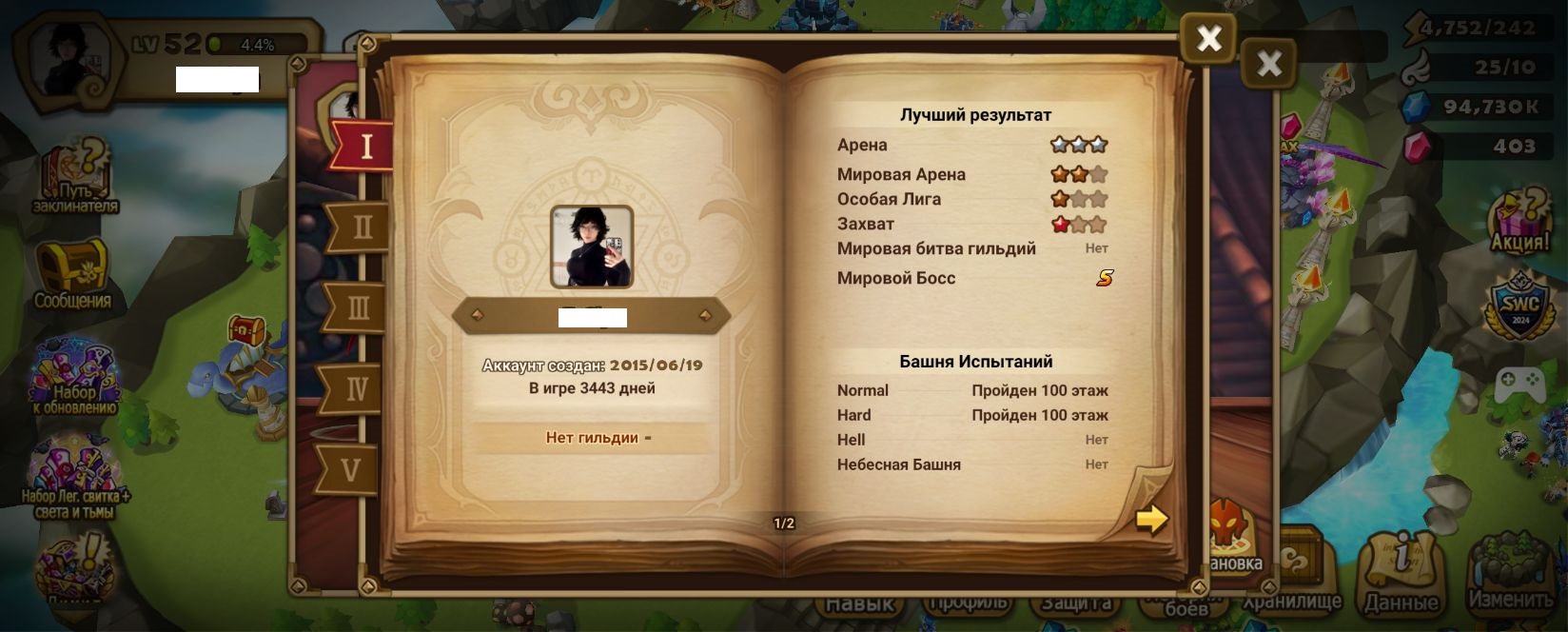Open the gamepad controller icon

click(1519, 385)
